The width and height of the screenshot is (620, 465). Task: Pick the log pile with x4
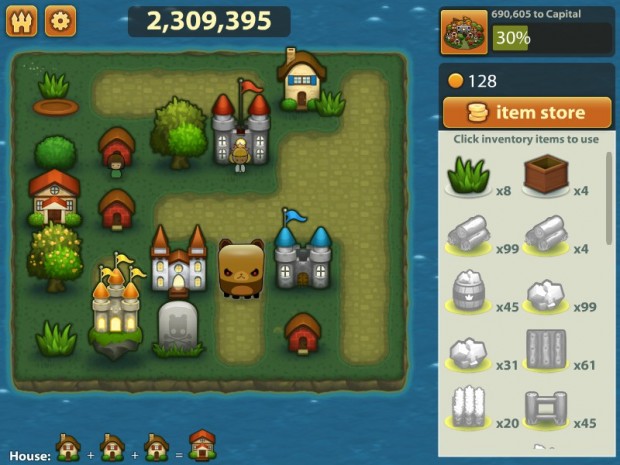(x=545, y=236)
